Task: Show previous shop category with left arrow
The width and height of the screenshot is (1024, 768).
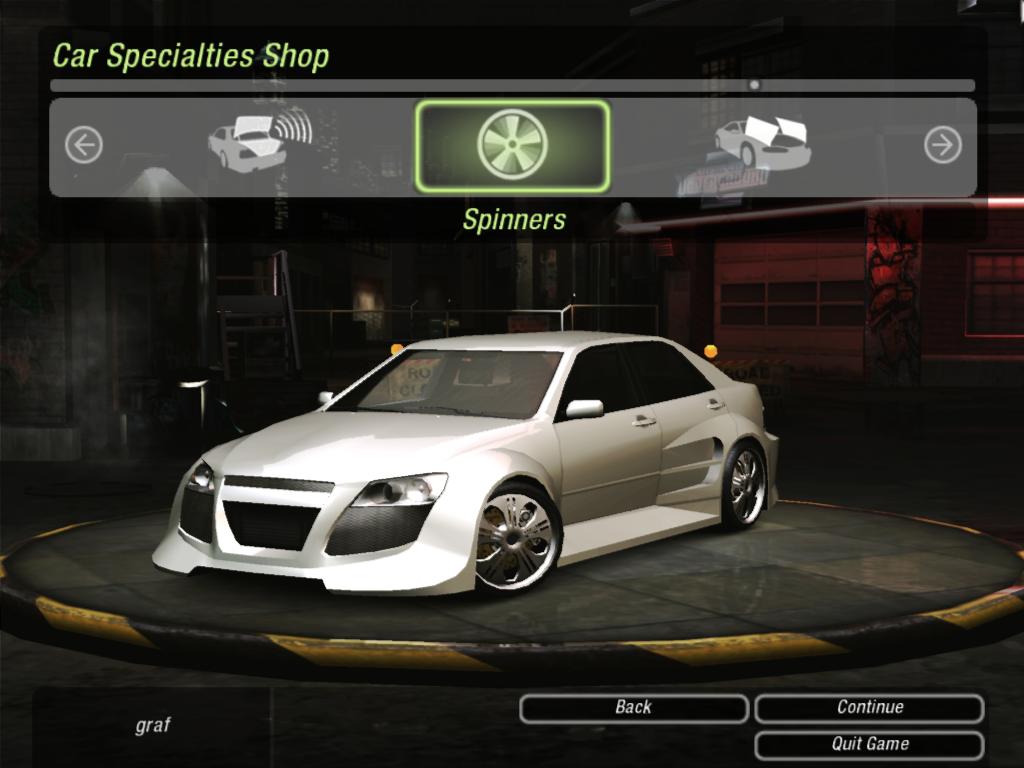Action: [84, 146]
